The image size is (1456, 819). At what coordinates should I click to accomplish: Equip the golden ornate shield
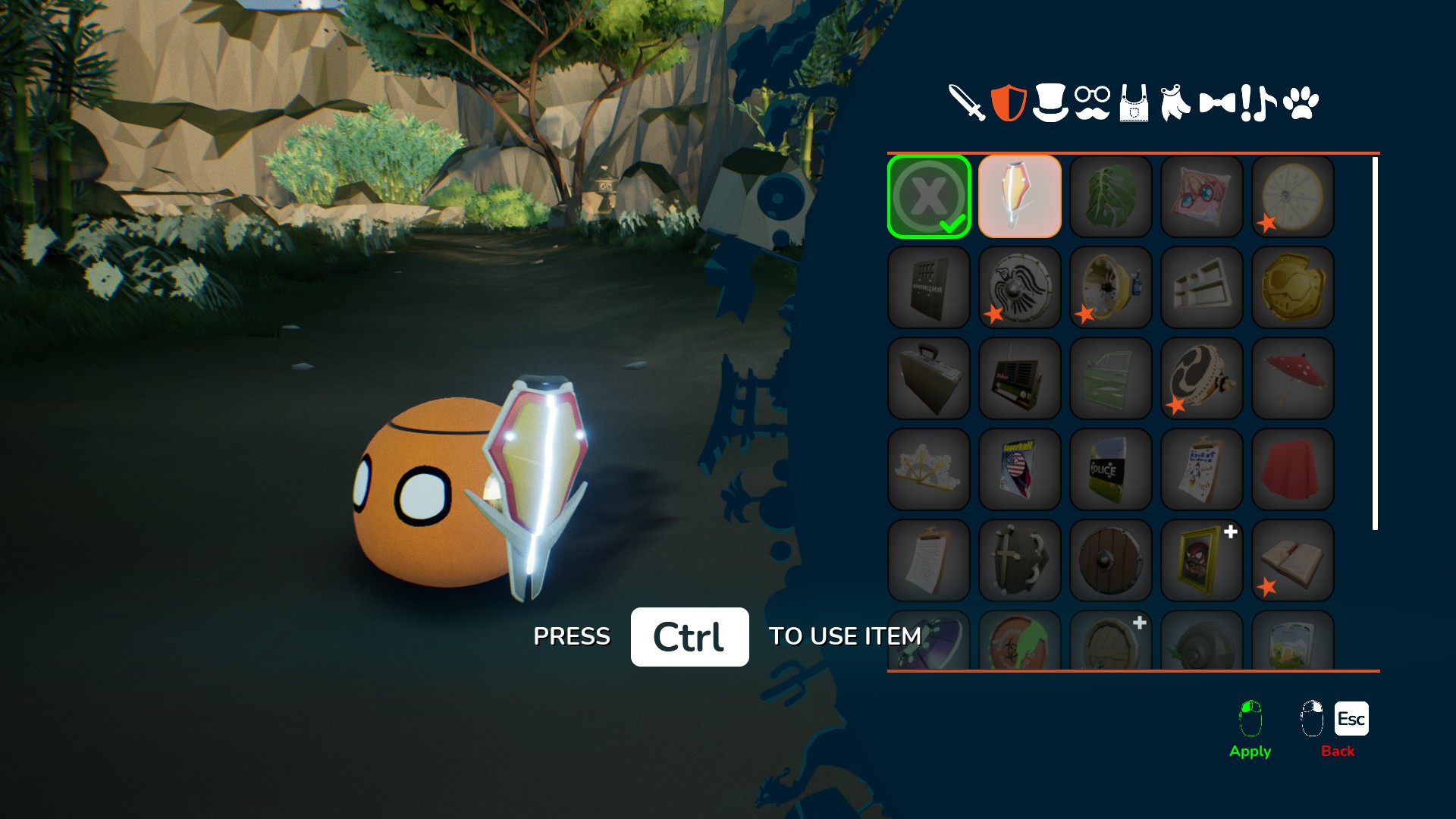[1293, 287]
